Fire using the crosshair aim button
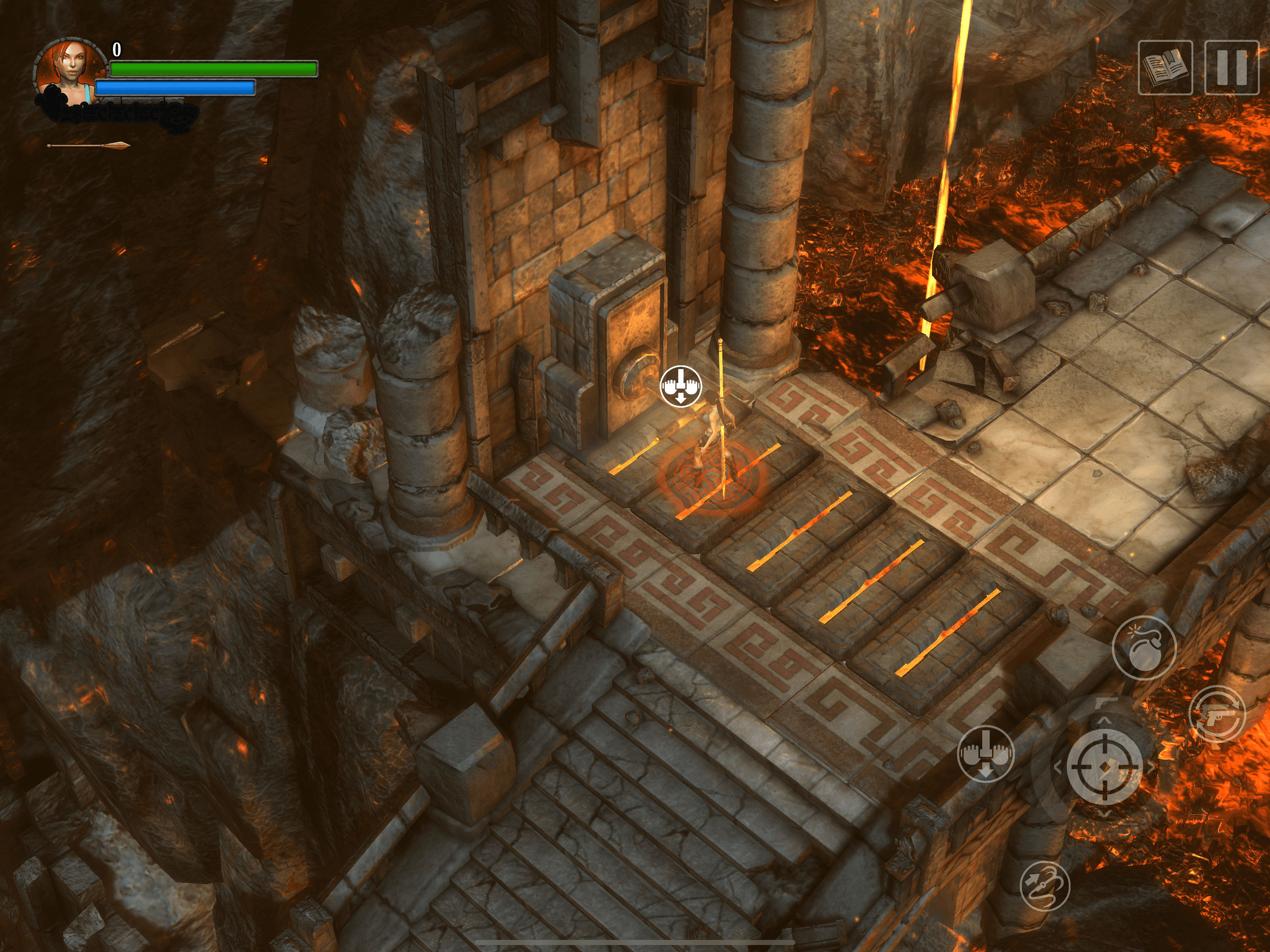The width and height of the screenshot is (1270, 952). pyautogui.click(x=1104, y=767)
